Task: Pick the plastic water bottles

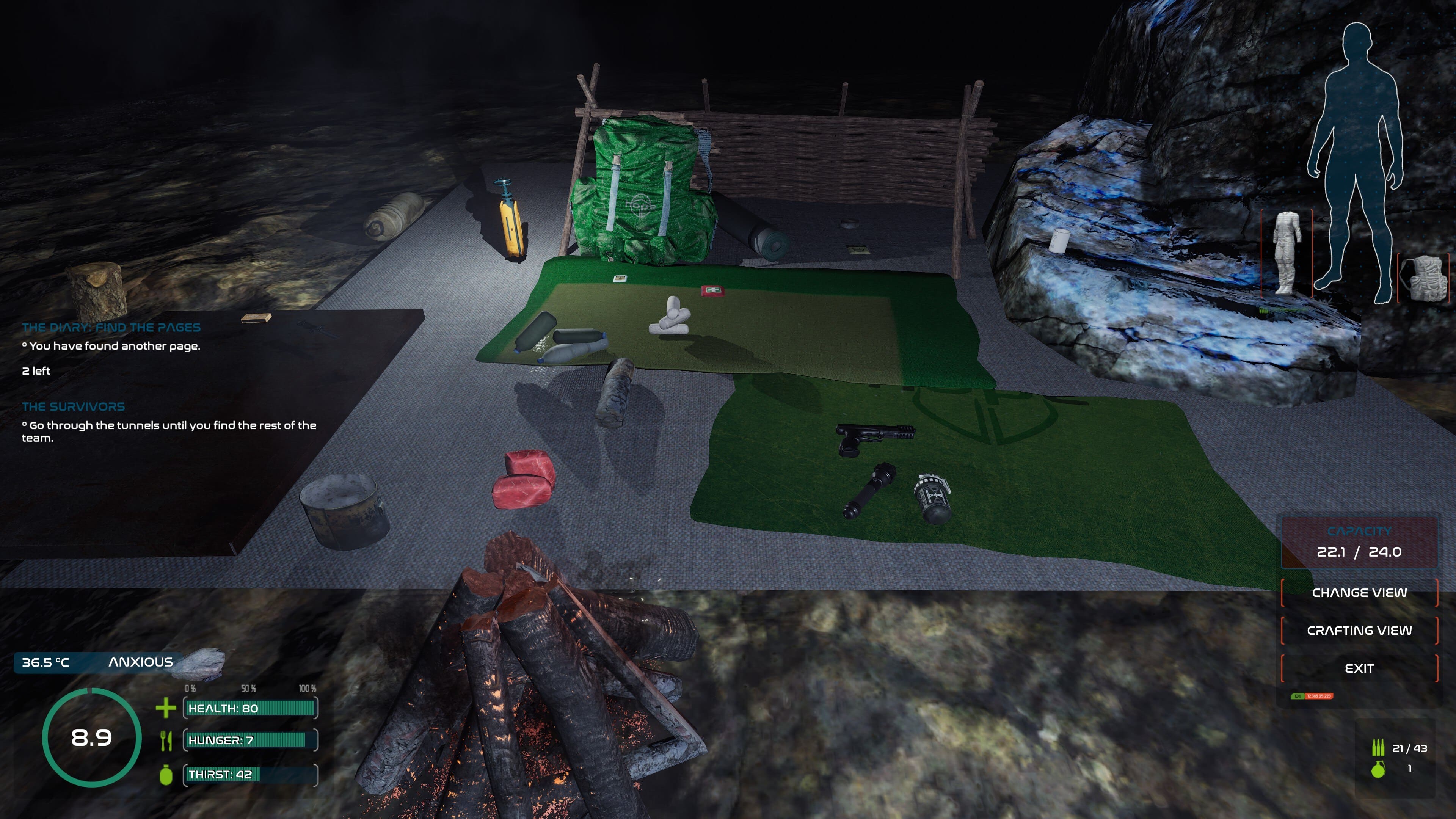Action: [x=565, y=342]
